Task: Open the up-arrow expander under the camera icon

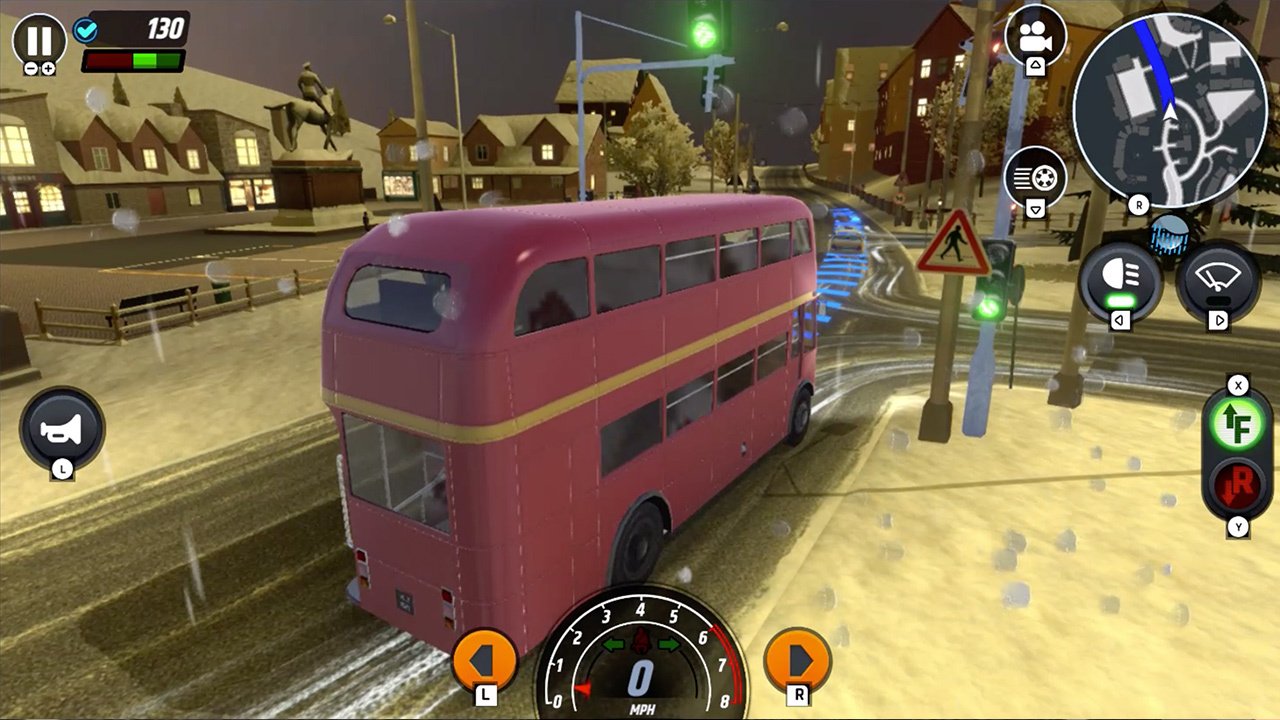Action: [x=1034, y=64]
